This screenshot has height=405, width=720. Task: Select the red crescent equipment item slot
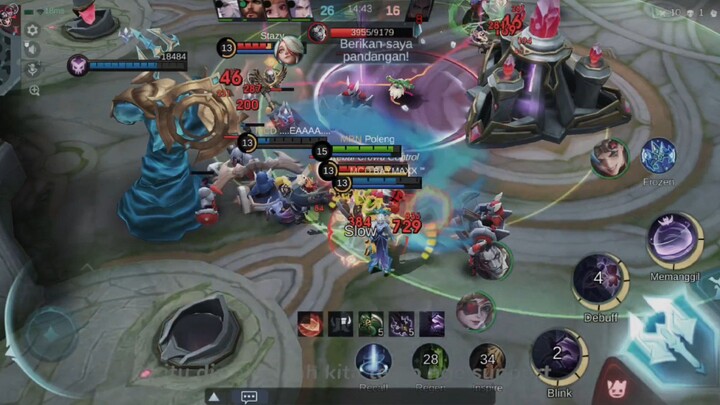311,324
